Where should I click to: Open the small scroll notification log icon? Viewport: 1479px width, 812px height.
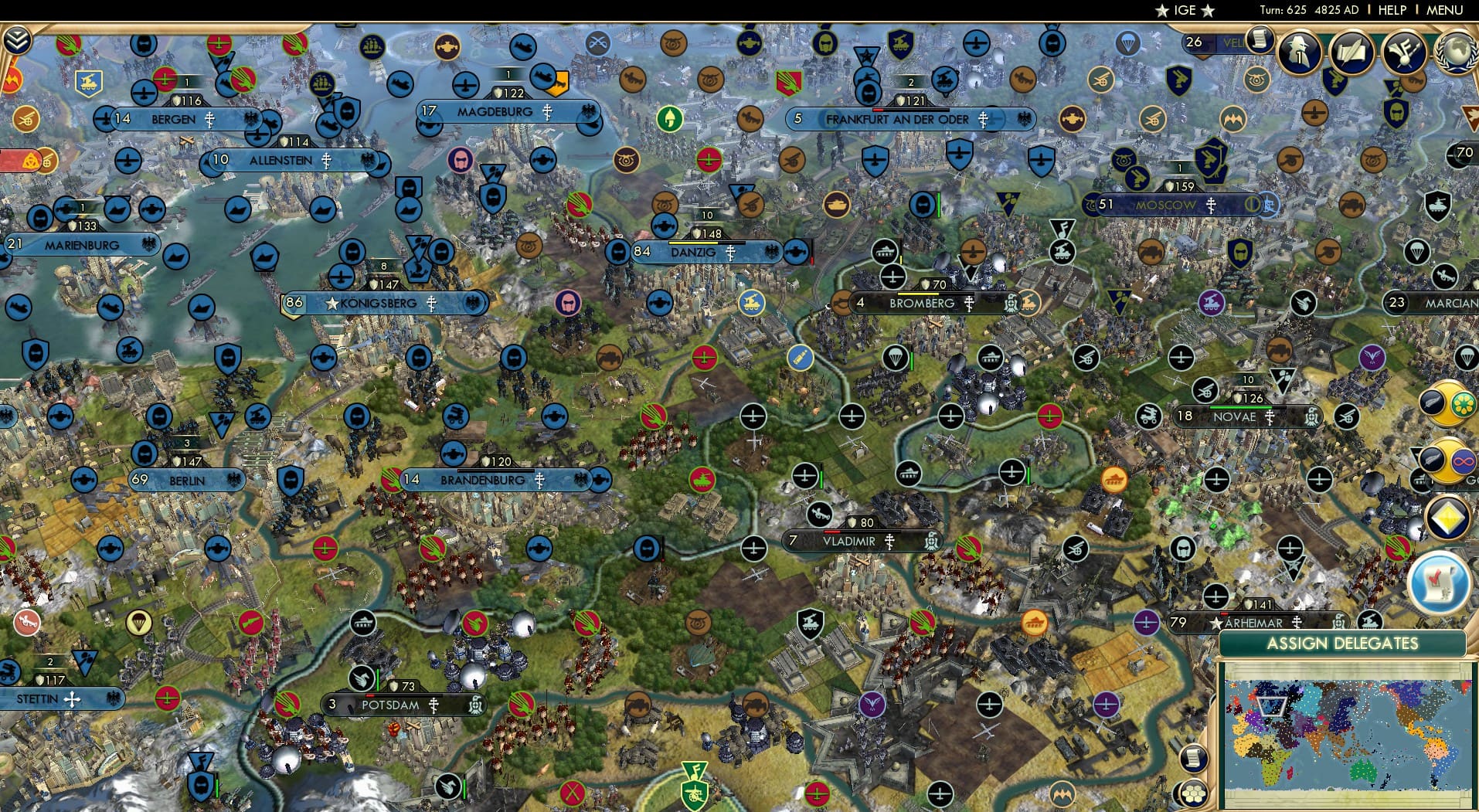1260,39
